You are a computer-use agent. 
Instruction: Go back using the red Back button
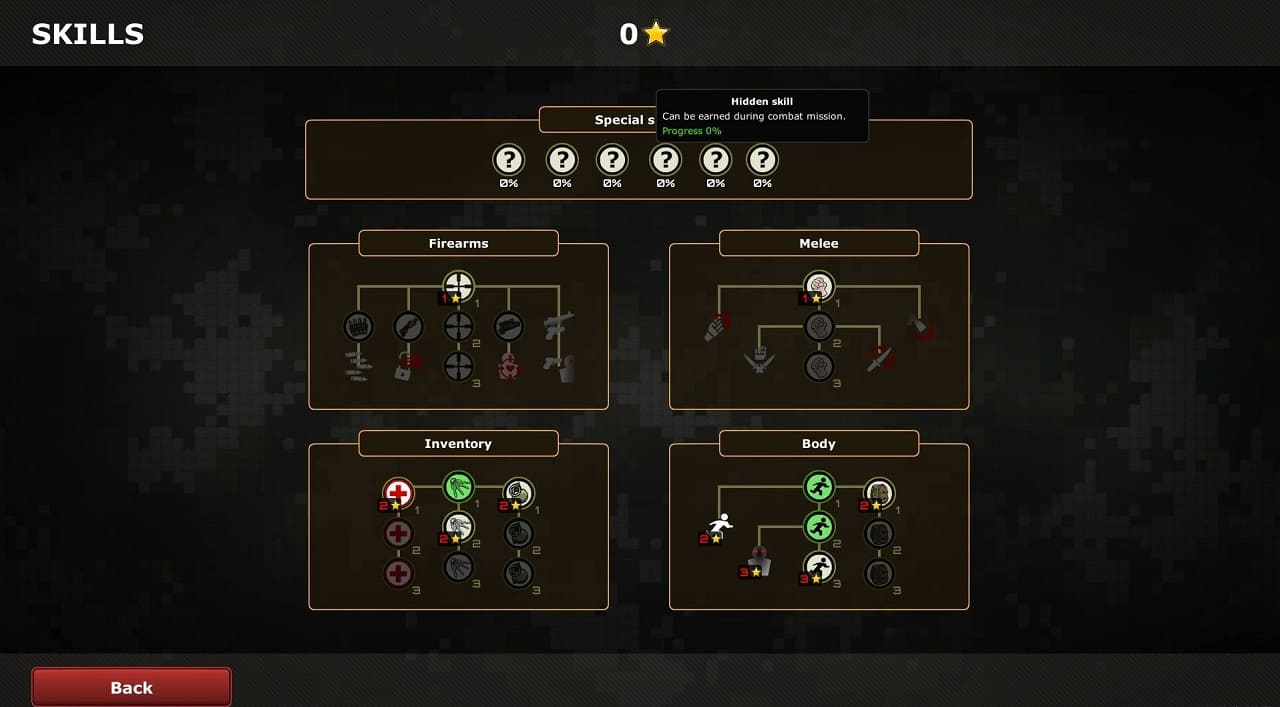pos(131,687)
